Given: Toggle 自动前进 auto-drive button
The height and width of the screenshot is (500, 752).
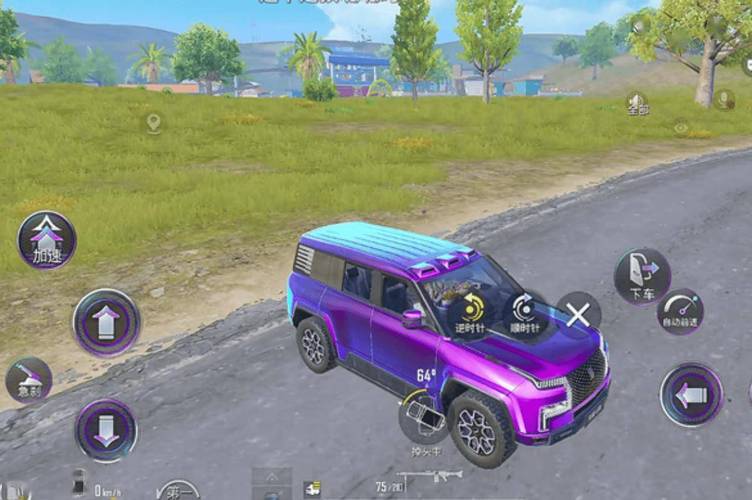Looking at the screenshot, I should click(x=680, y=311).
